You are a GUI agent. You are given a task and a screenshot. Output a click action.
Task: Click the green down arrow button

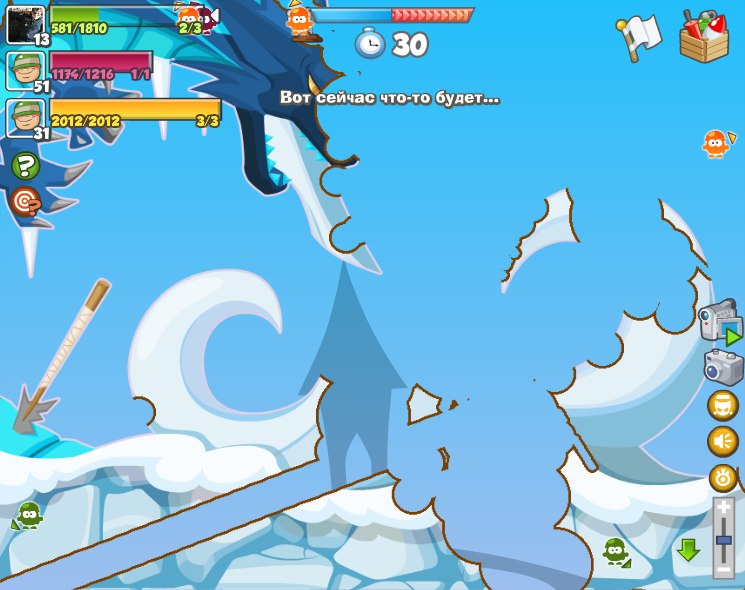688,550
